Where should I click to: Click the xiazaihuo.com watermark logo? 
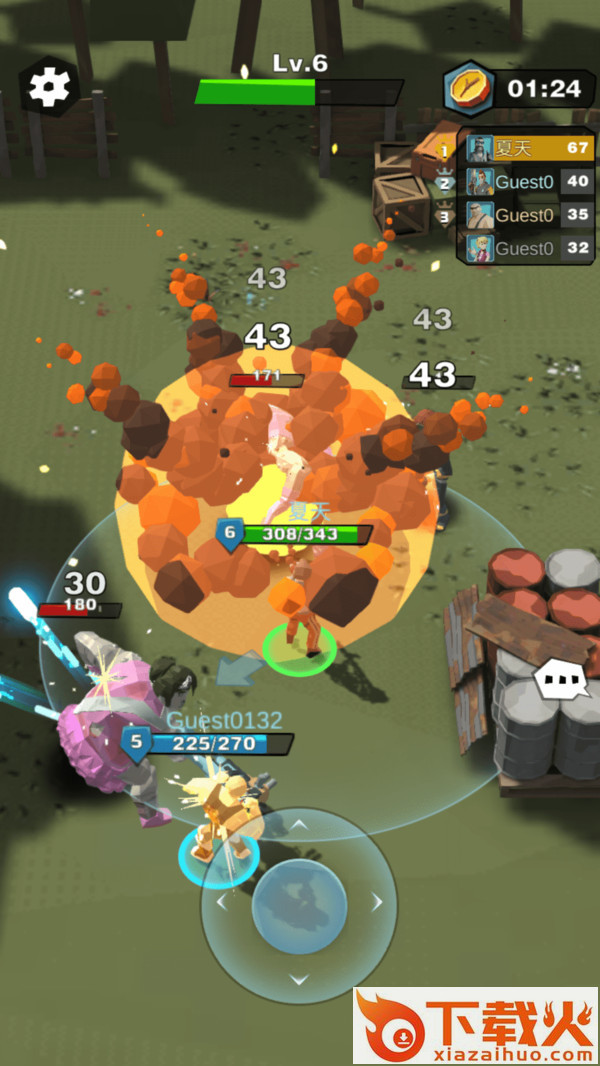click(x=476, y=1025)
